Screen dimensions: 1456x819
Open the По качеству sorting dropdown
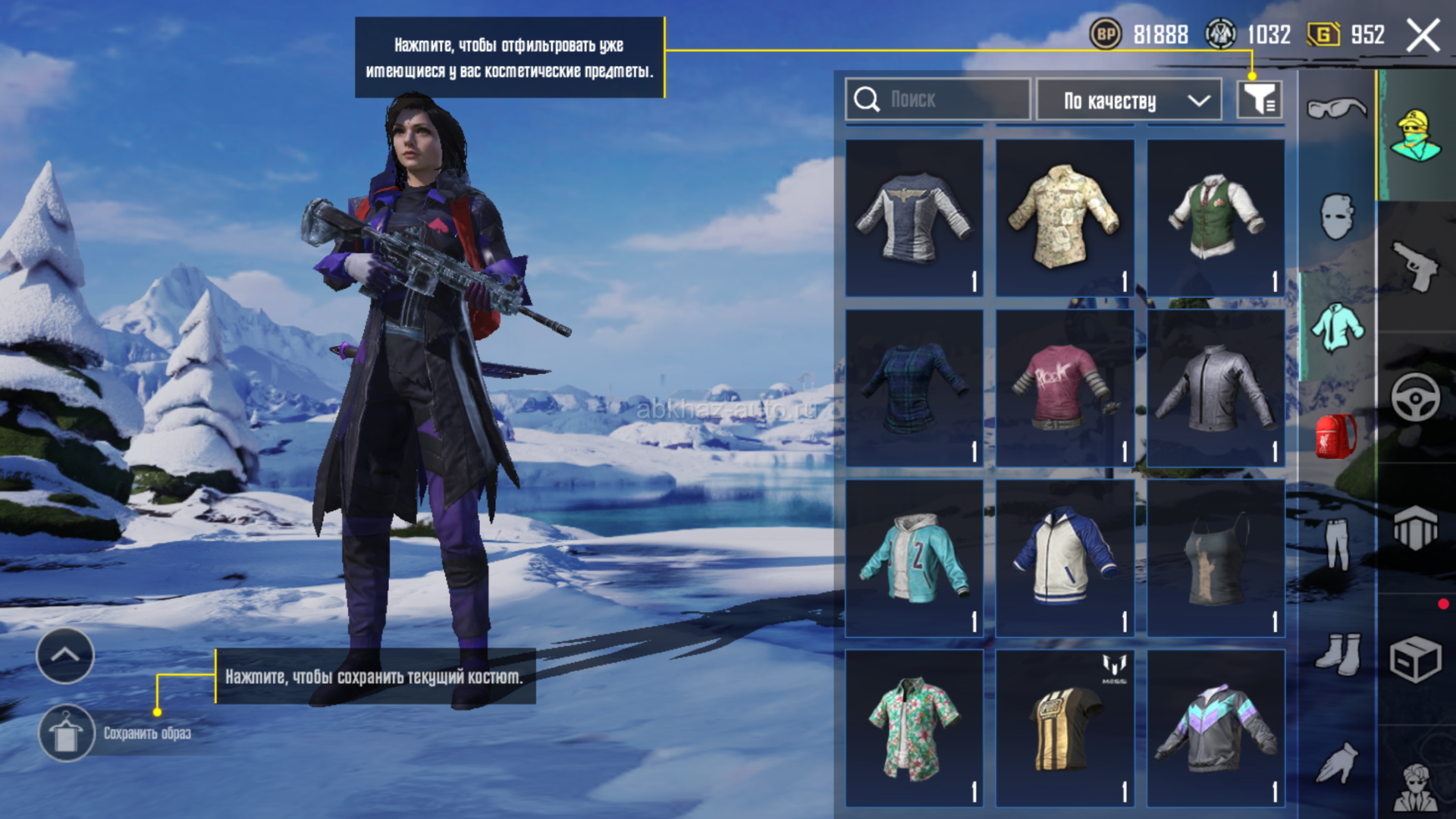[1128, 100]
